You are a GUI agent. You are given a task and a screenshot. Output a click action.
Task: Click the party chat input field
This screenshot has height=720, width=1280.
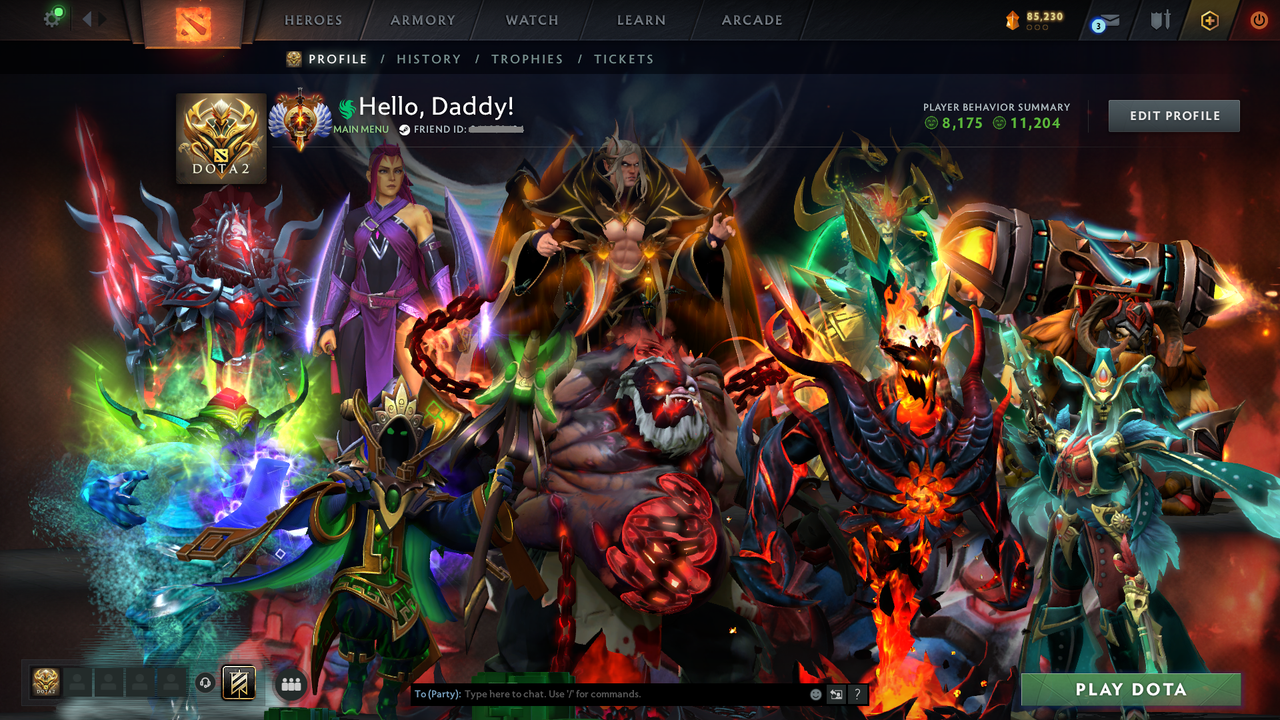(x=600, y=693)
